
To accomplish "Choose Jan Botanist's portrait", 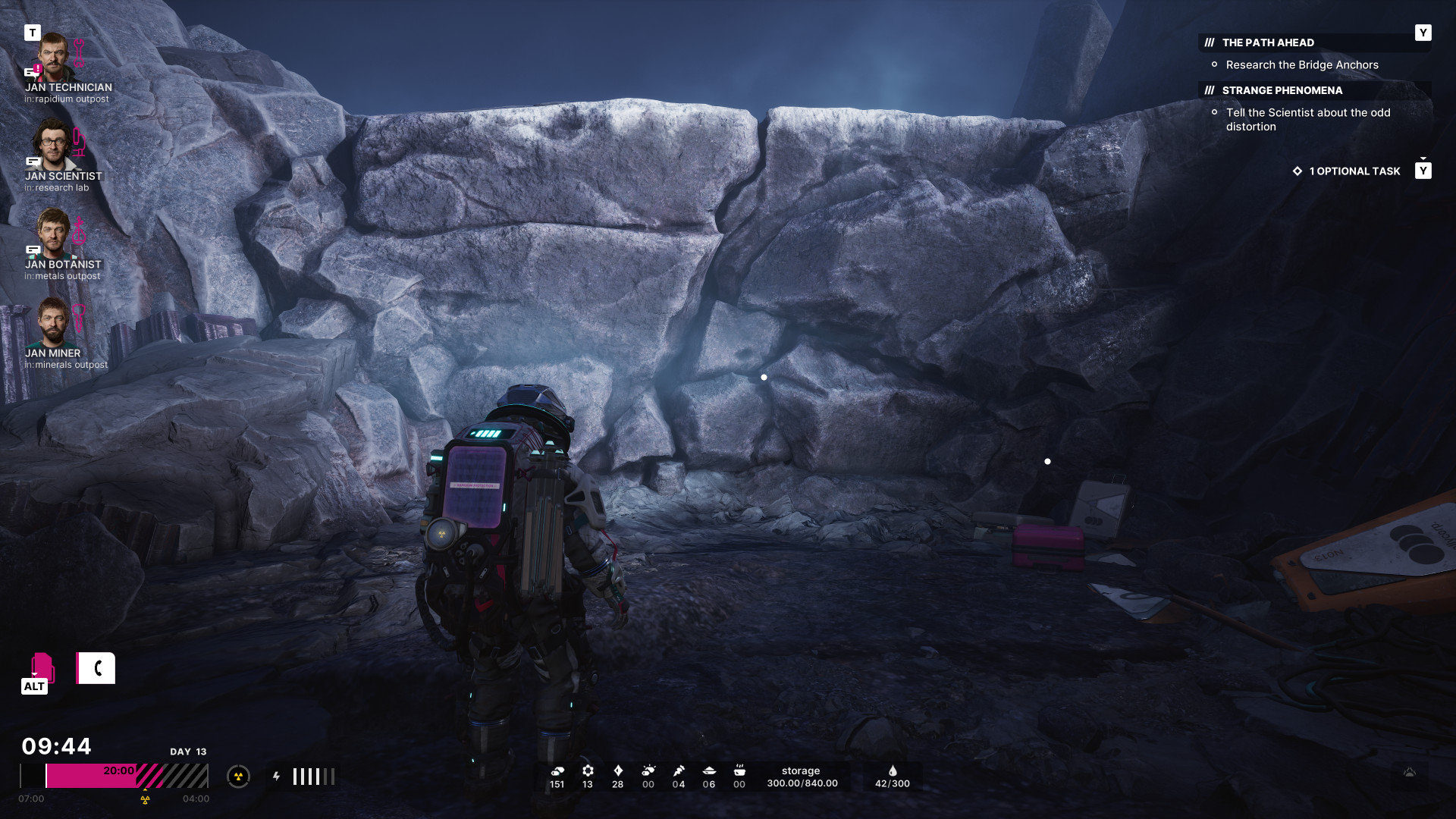I will coord(53,233).
